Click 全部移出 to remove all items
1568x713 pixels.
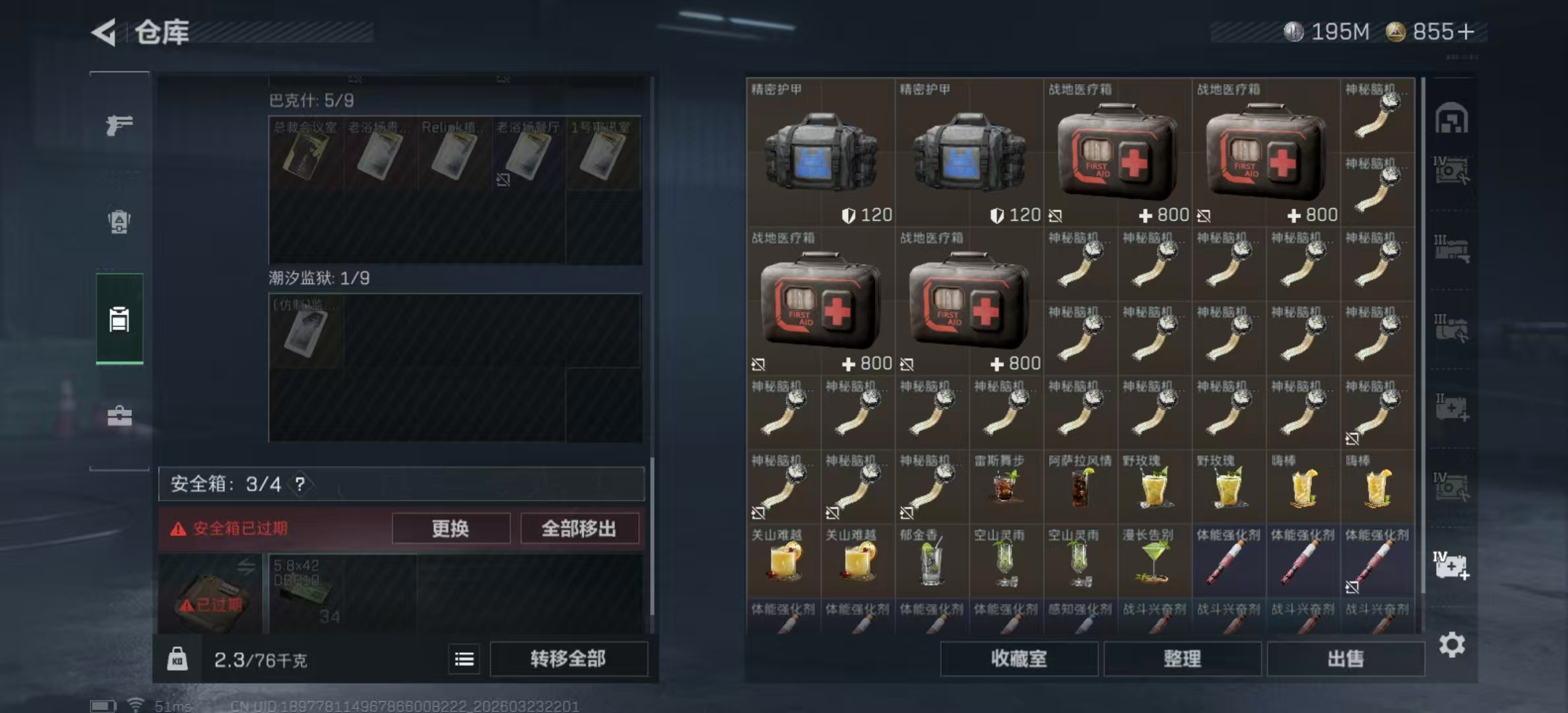click(x=579, y=528)
